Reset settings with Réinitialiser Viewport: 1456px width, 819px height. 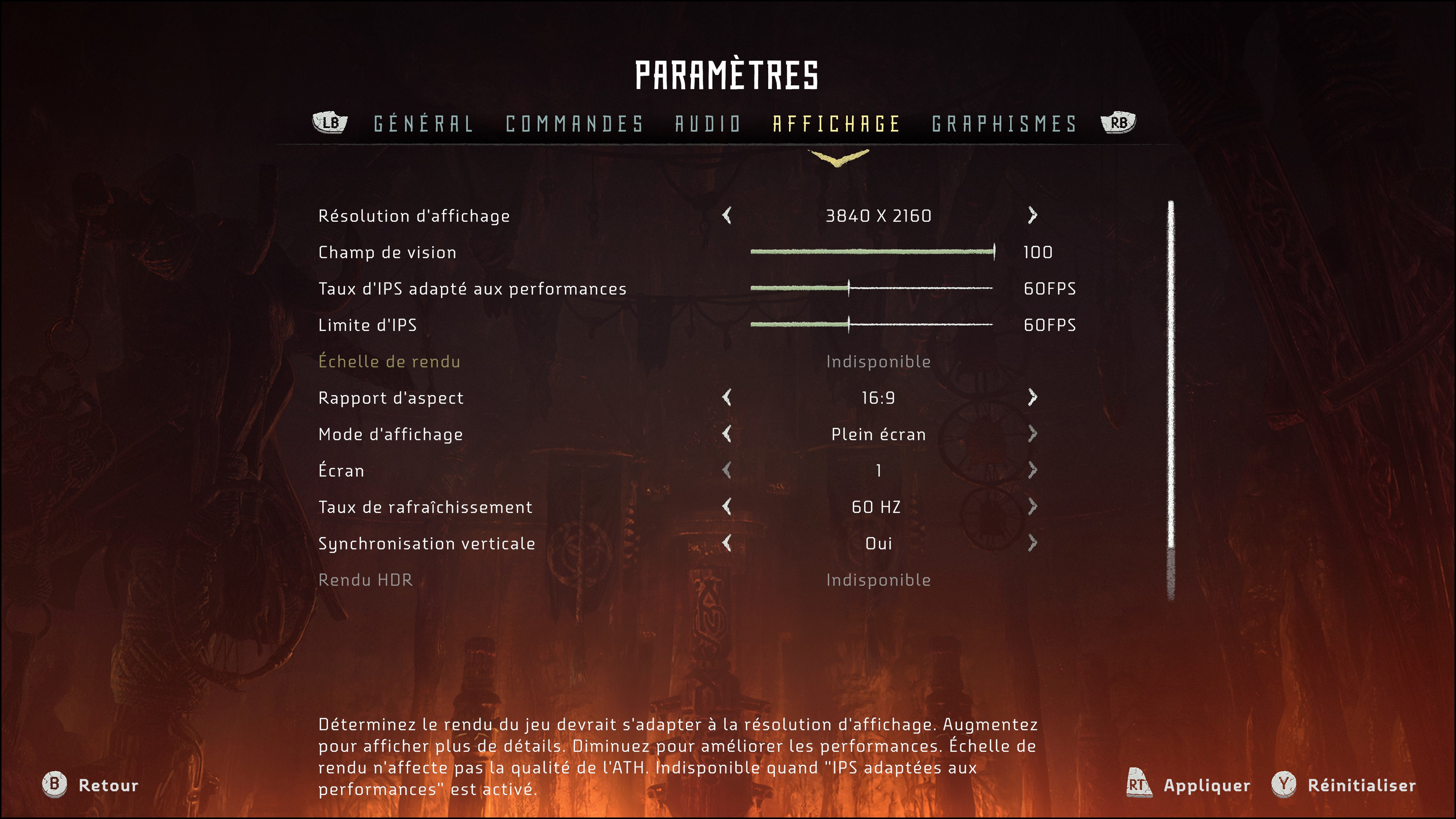coord(1361,785)
